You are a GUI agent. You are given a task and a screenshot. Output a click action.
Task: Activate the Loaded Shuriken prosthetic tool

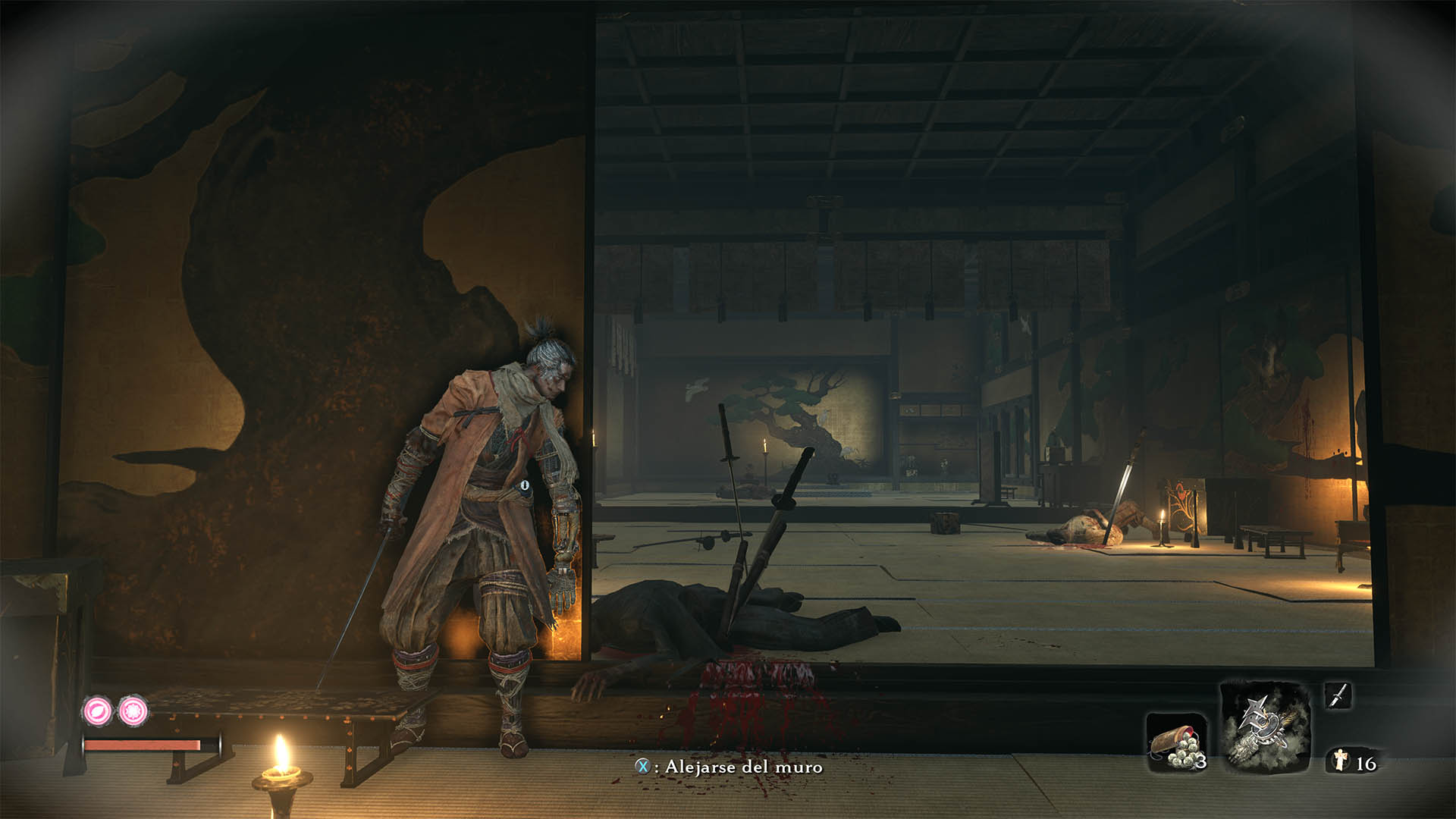(1264, 727)
